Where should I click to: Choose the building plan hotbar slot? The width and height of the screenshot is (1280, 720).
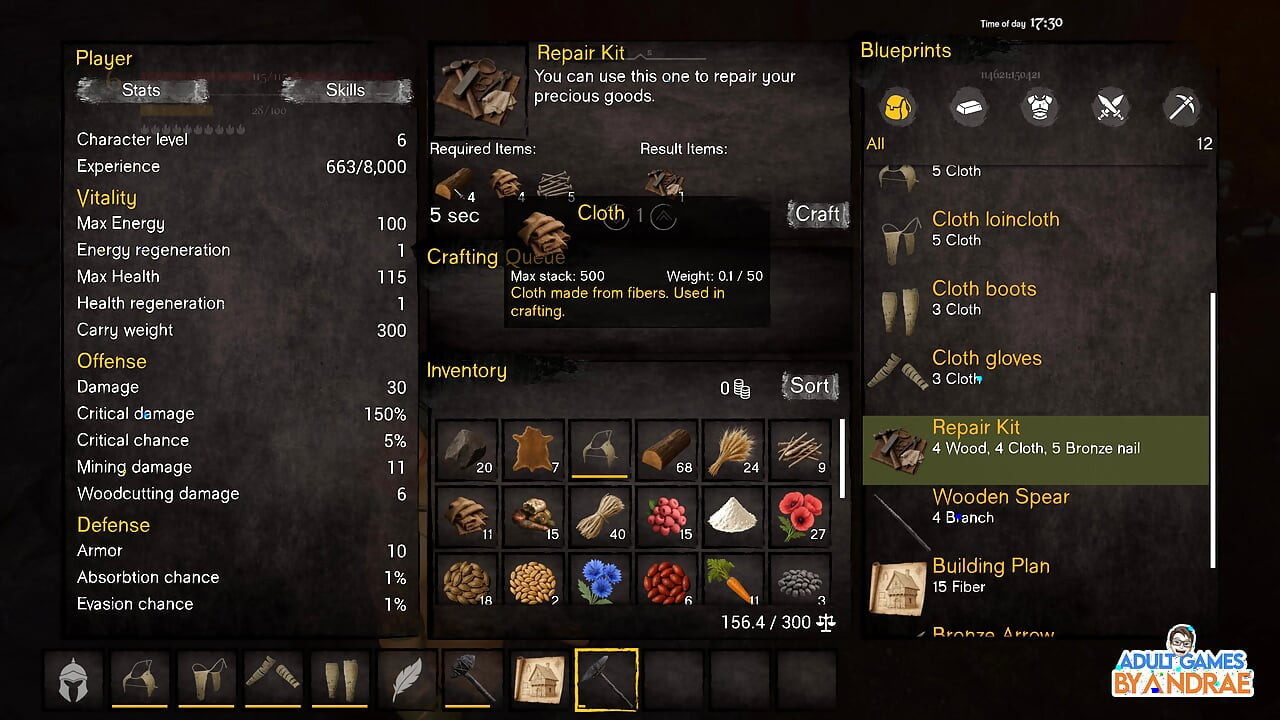(540, 680)
